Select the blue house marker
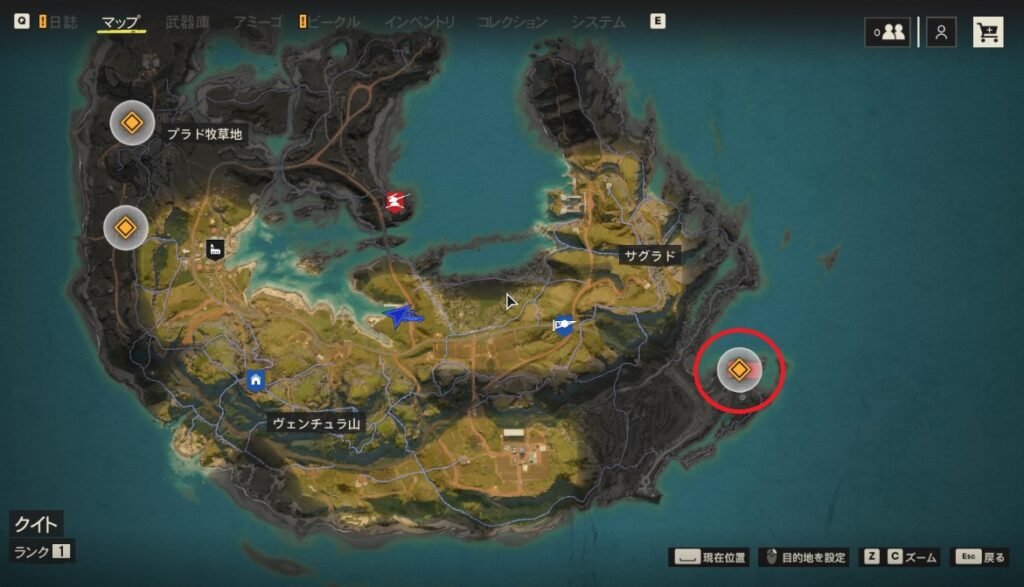The width and height of the screenshot is (1024, 587). [256, 379]
